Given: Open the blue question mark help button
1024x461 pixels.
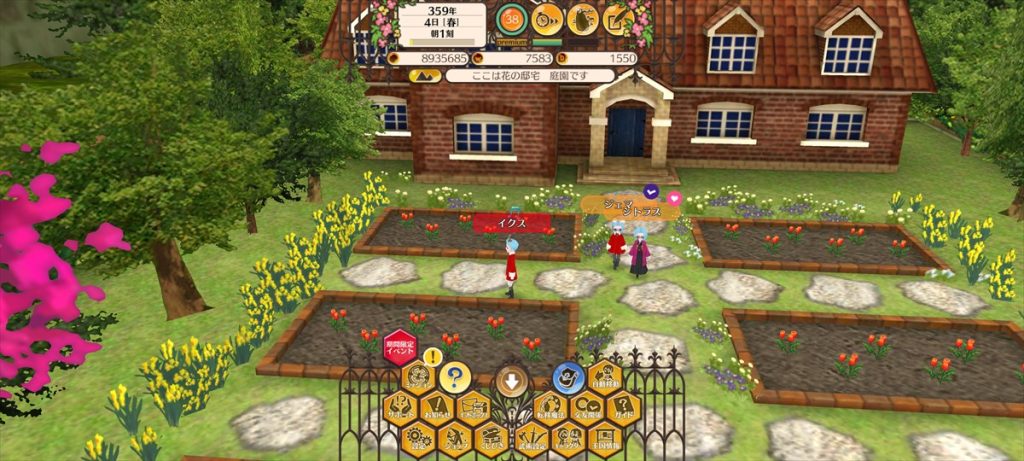Looking at the screenshot, I should pos(455,377).
